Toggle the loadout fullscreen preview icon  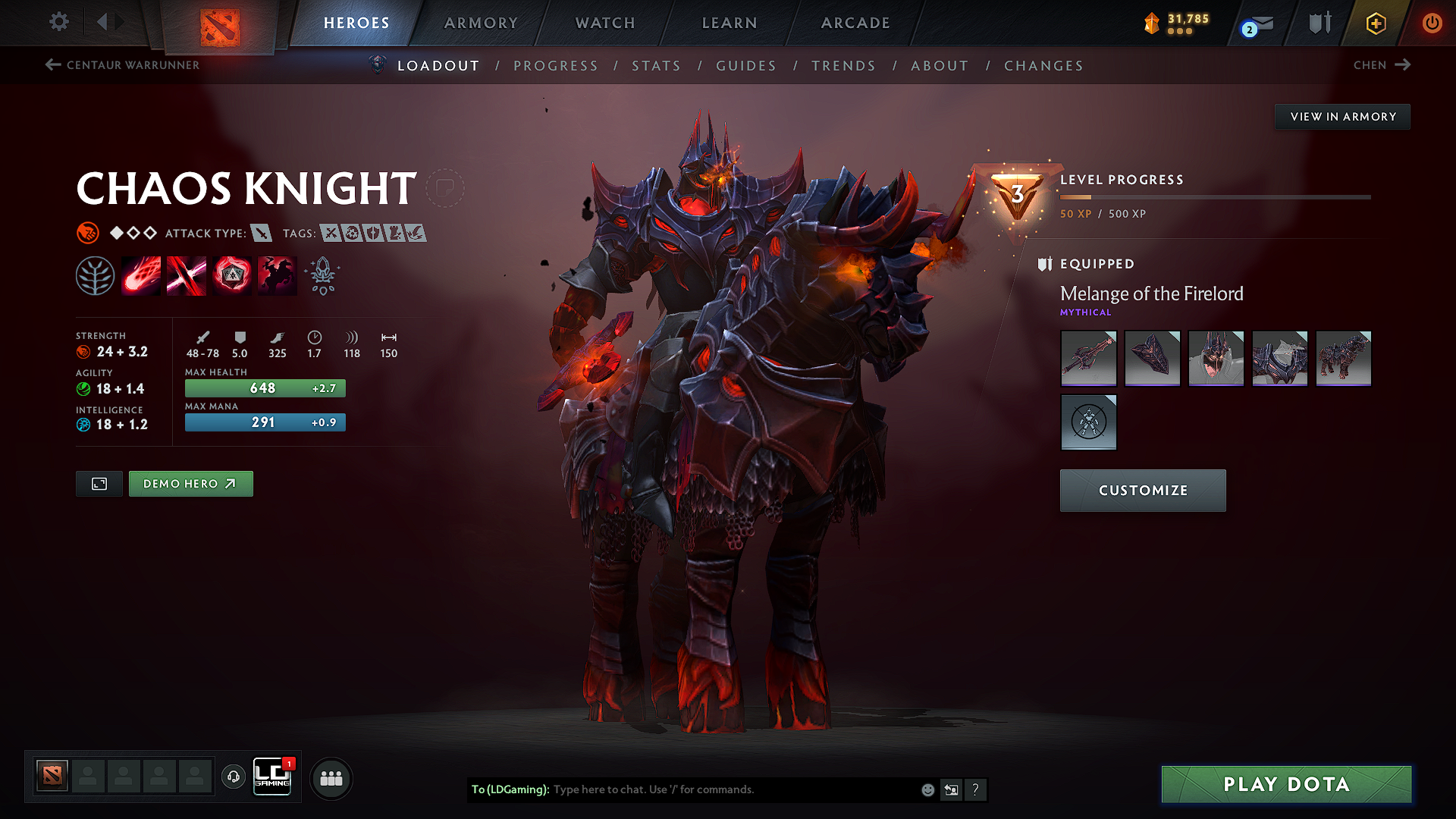point(99,483)
